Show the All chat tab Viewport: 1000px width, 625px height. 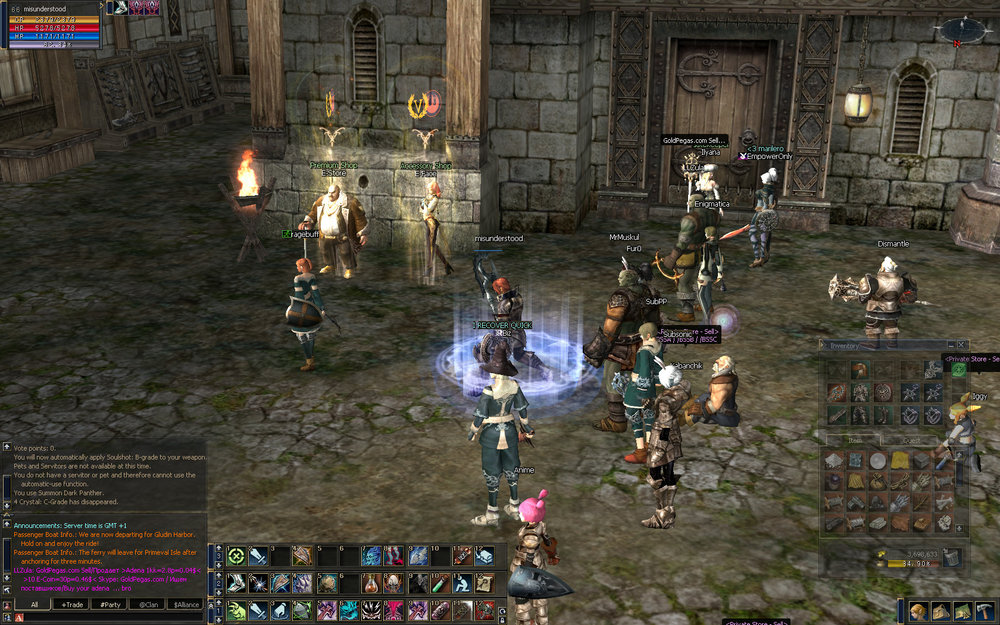pos(33,605)
